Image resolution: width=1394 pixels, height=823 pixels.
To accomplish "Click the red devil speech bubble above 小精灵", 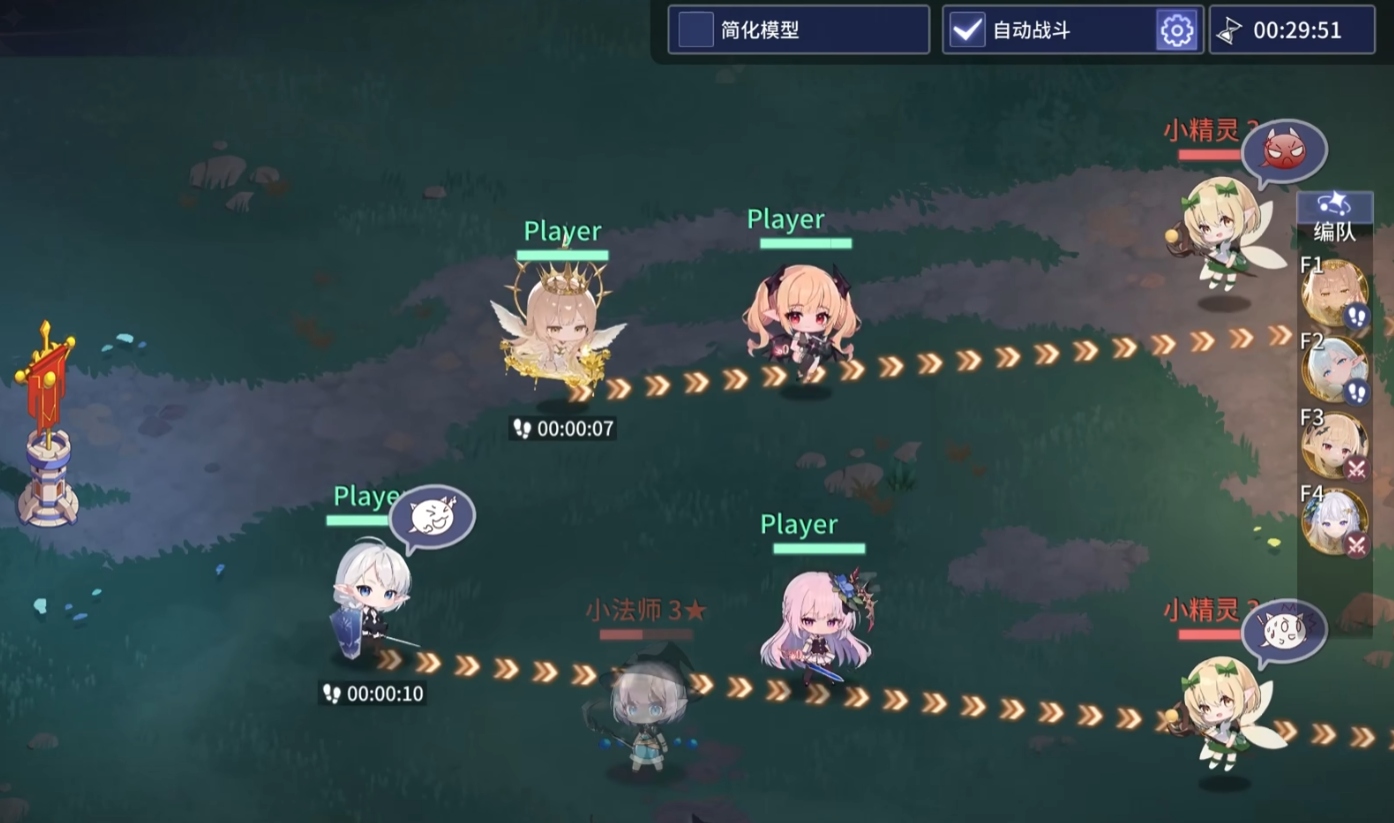I will click(1287, 150).
